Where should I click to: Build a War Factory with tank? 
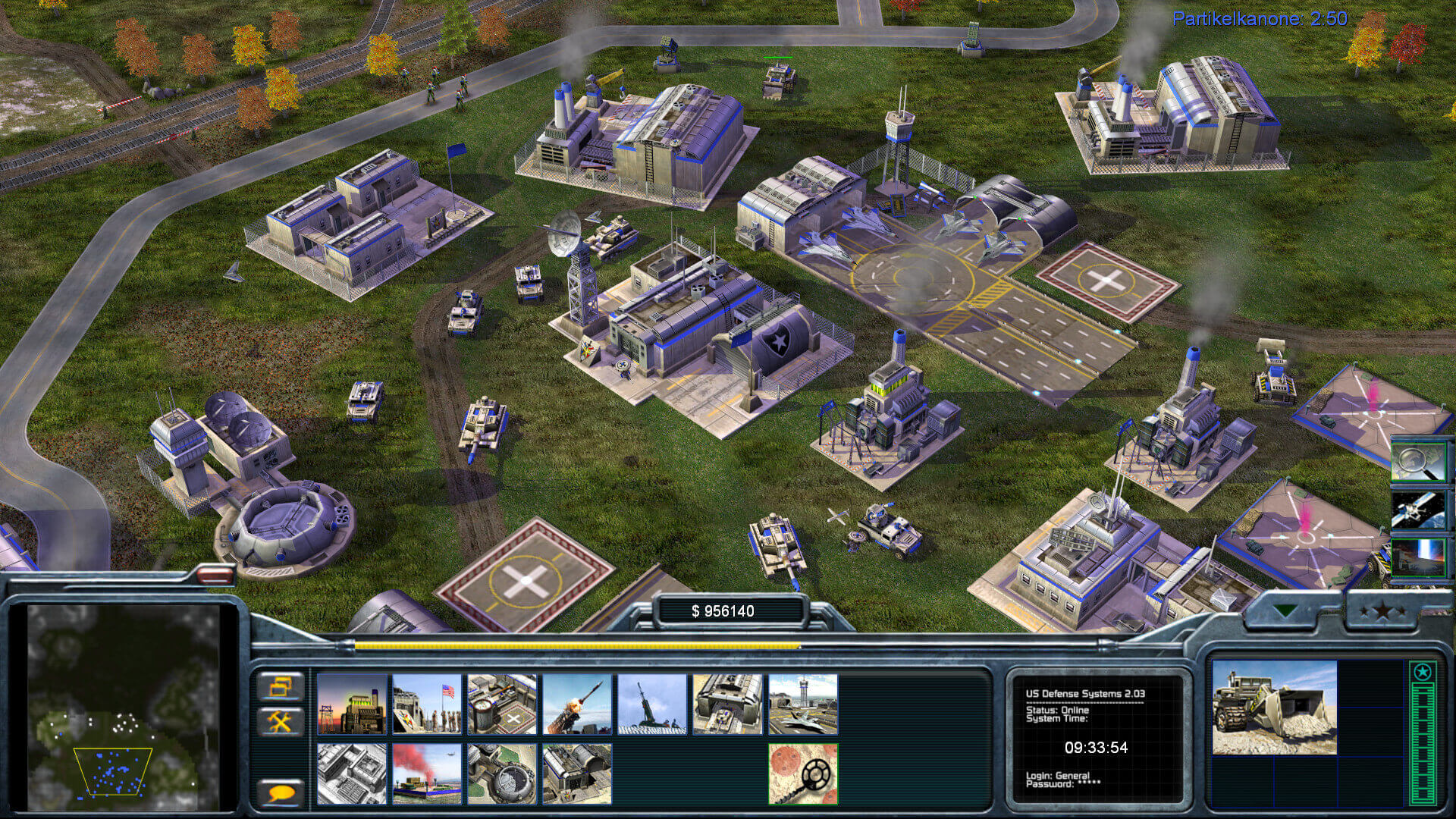pos(727,704)
